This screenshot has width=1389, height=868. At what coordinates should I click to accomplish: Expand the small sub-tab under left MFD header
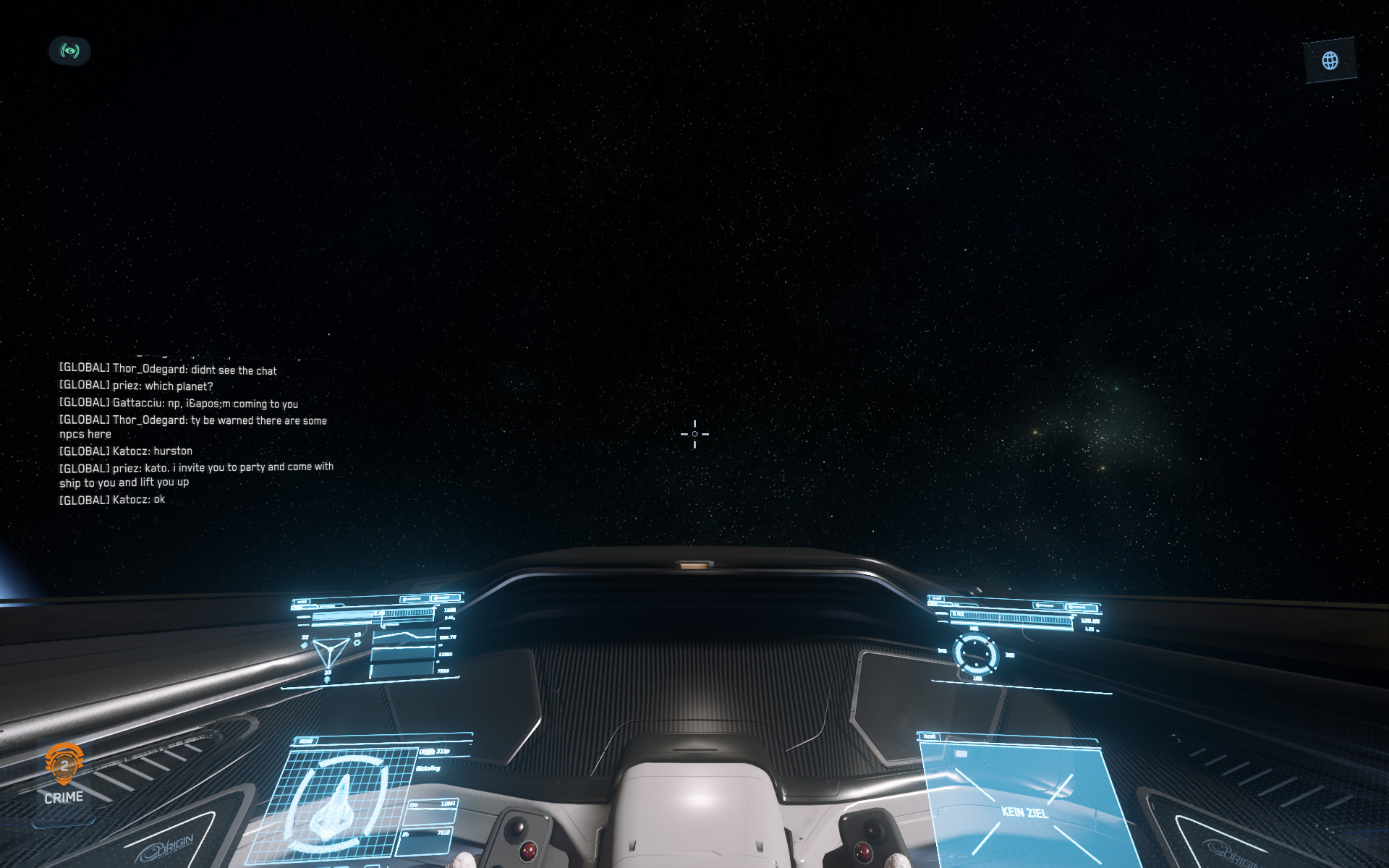305,608
